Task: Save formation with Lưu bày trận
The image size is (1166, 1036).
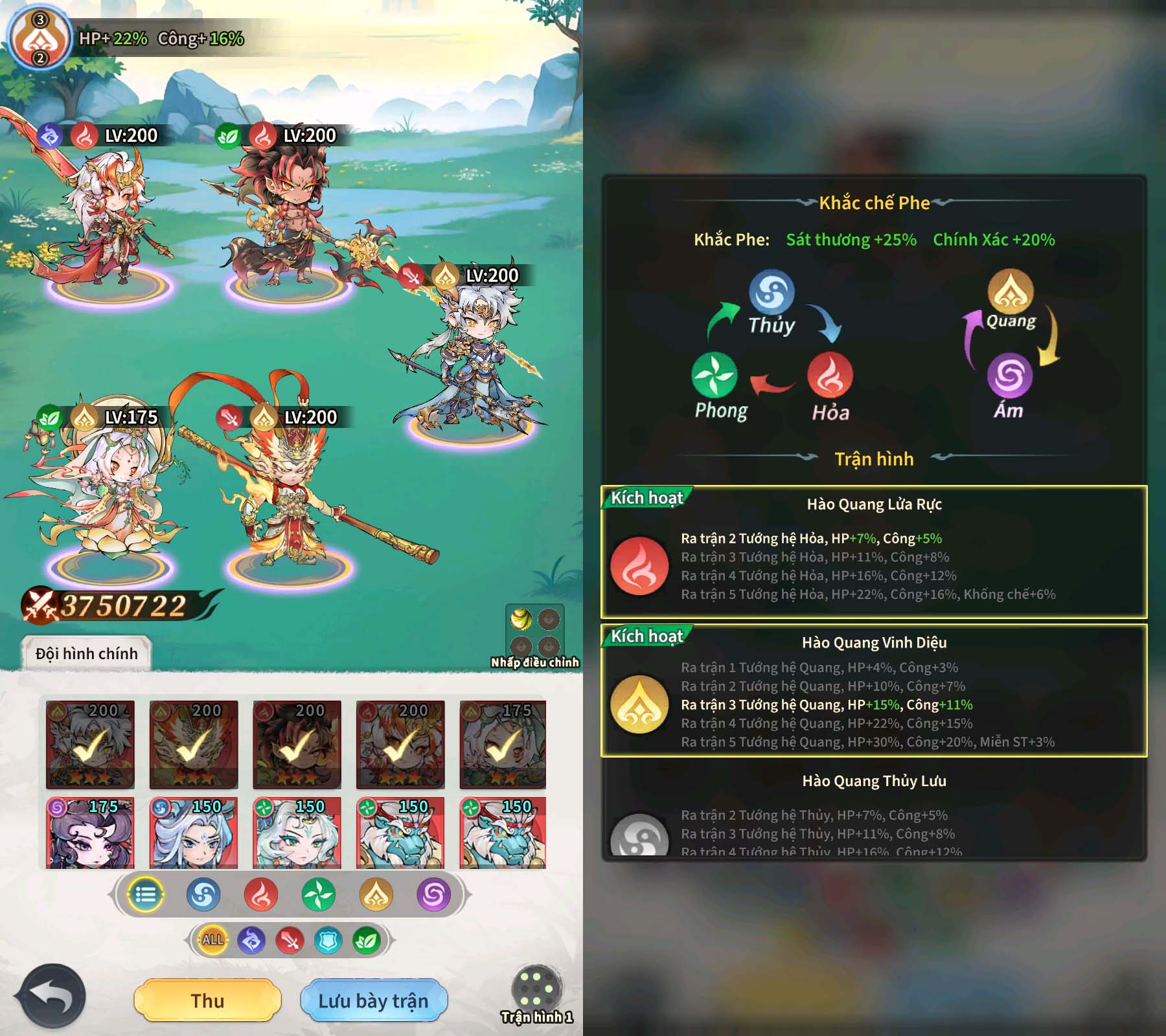Action: point(374,1000)
